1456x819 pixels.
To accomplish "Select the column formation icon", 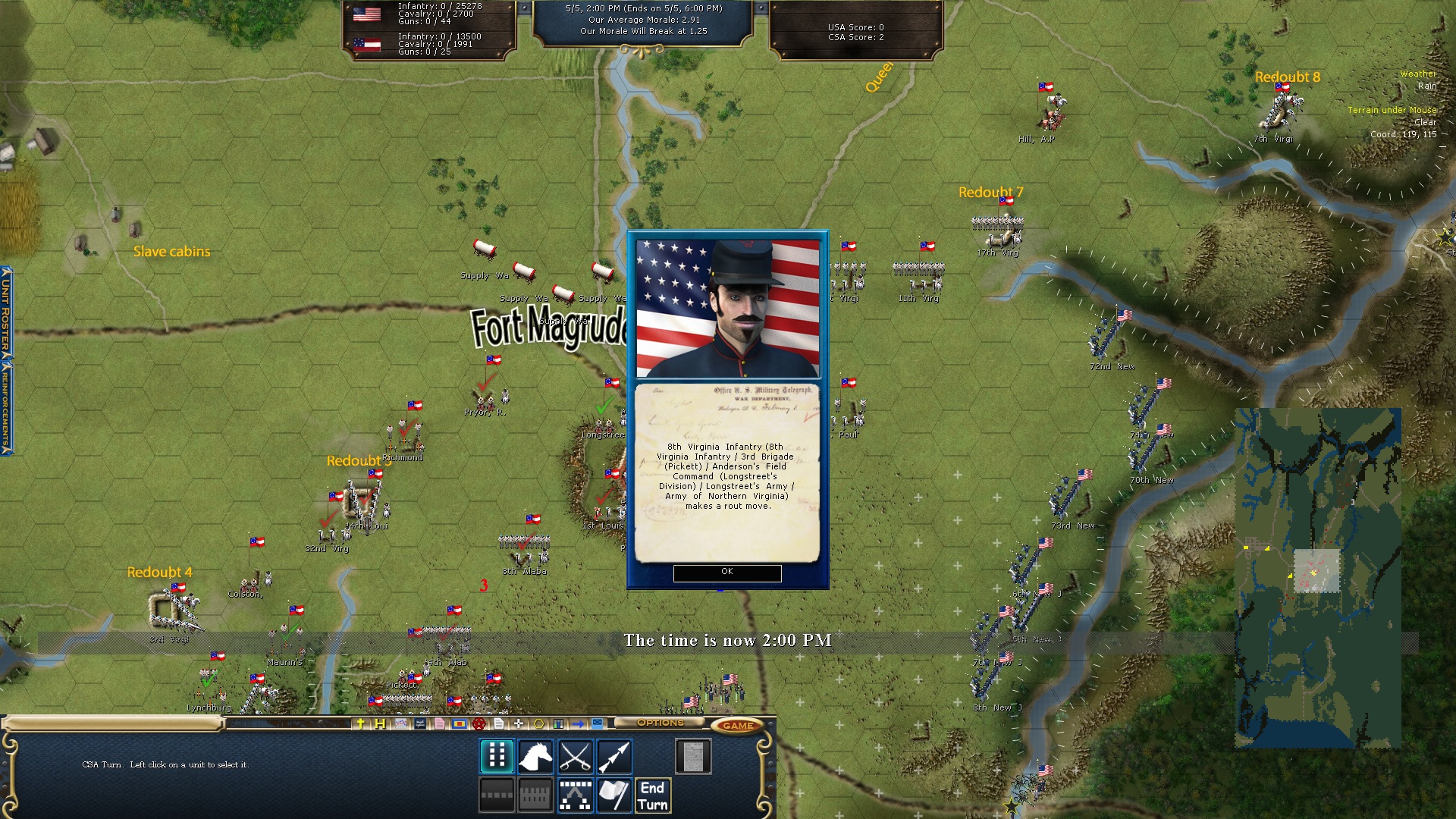I will tap(497, 756).
